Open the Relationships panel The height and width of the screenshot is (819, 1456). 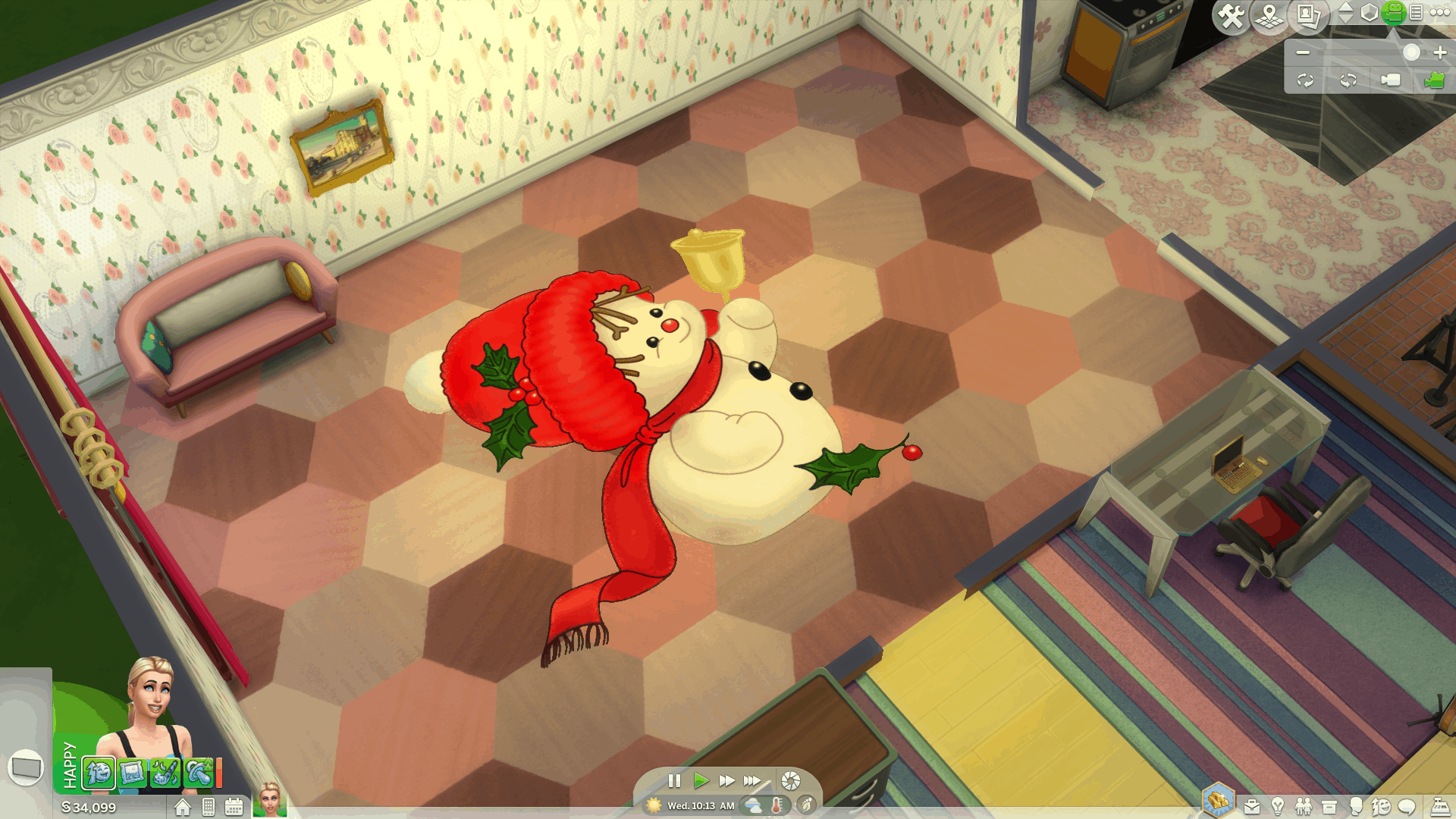click(1304, 807)
